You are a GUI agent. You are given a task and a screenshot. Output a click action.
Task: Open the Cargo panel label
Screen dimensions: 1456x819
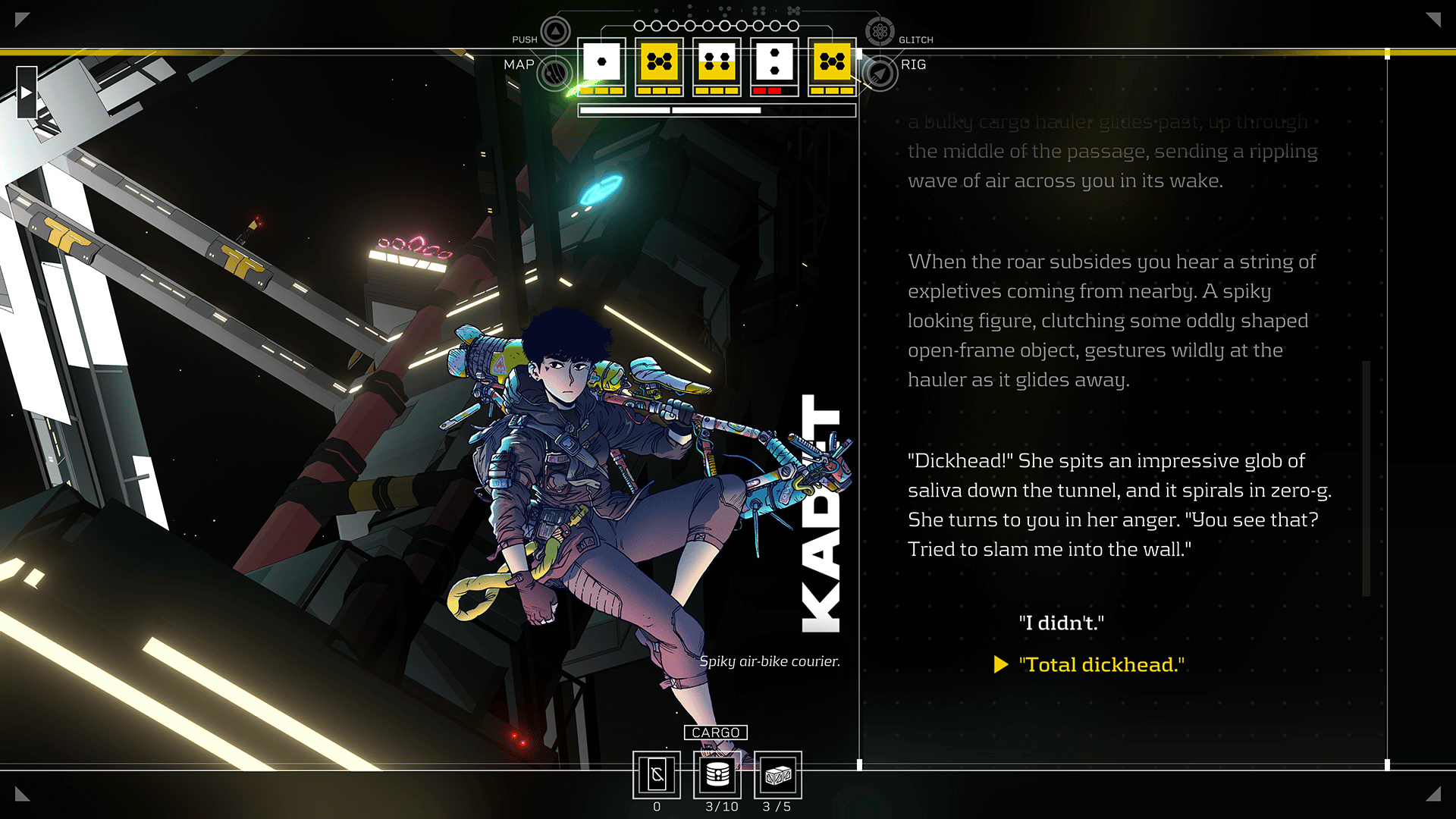pyautogui.click(x=715, y=733)
